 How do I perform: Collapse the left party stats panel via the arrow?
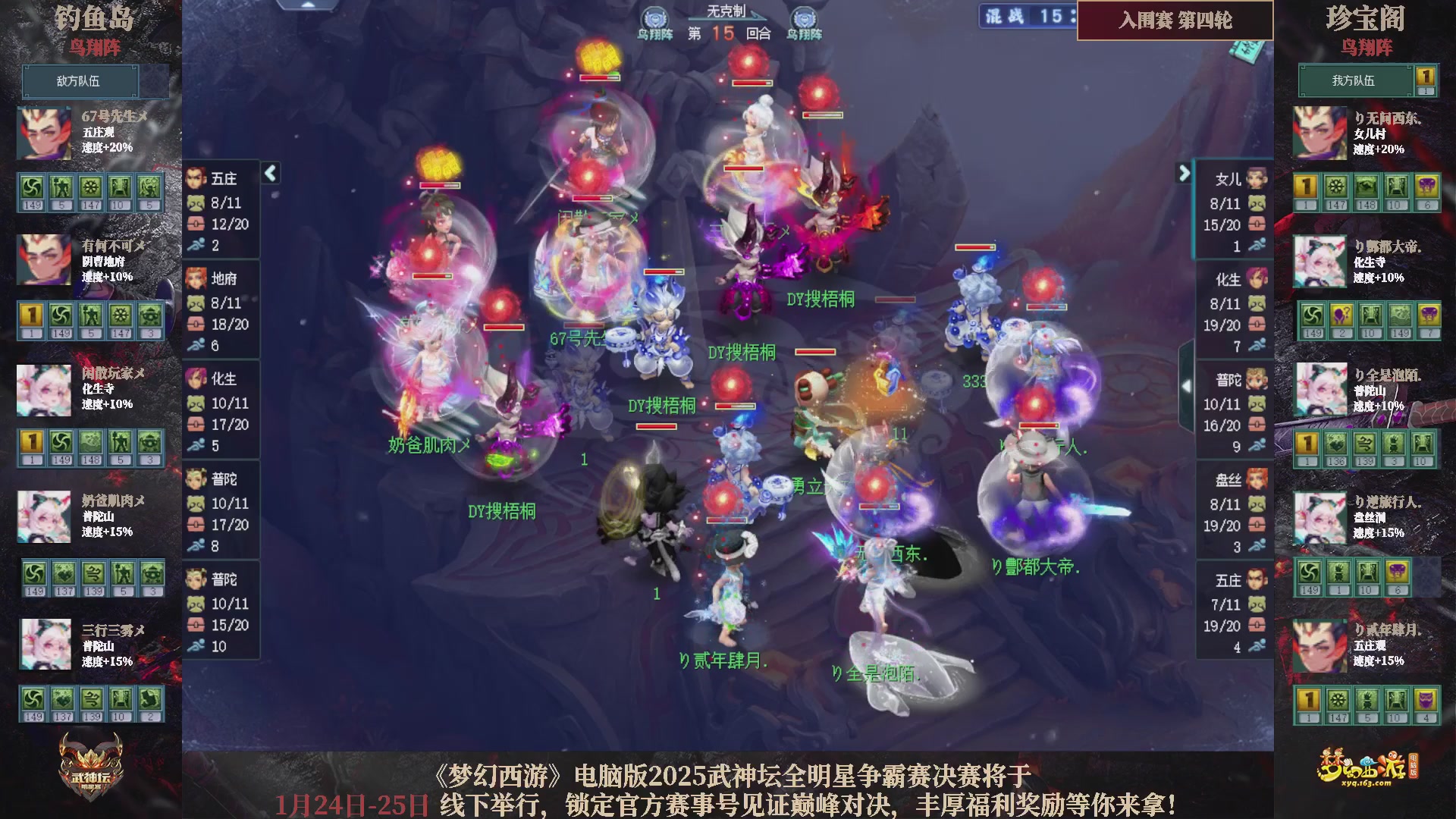(269, 173)
